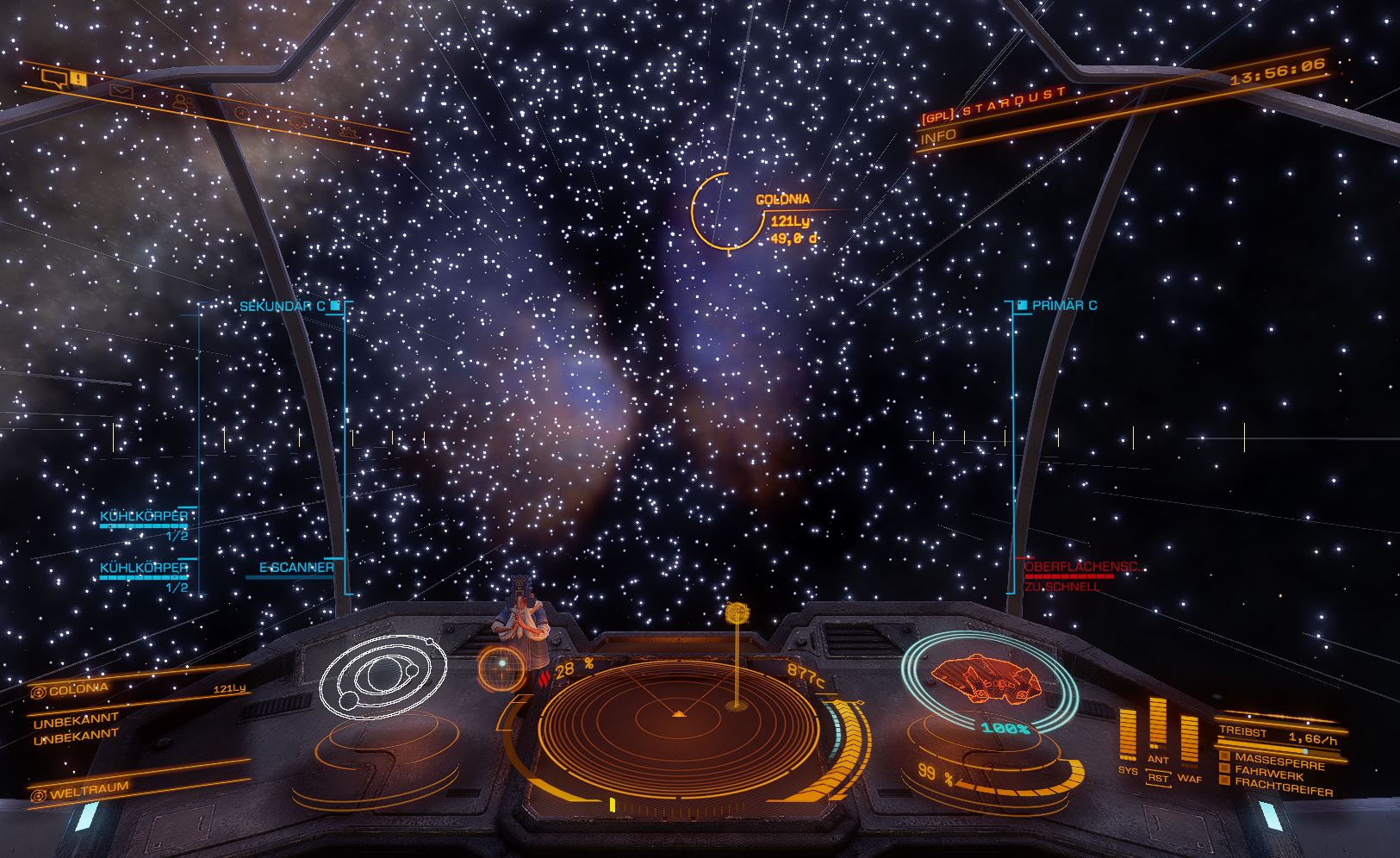Show the friends list icon
Image resolution: width=1400 pixels, height=858 pixels.
tap(182, 102)
